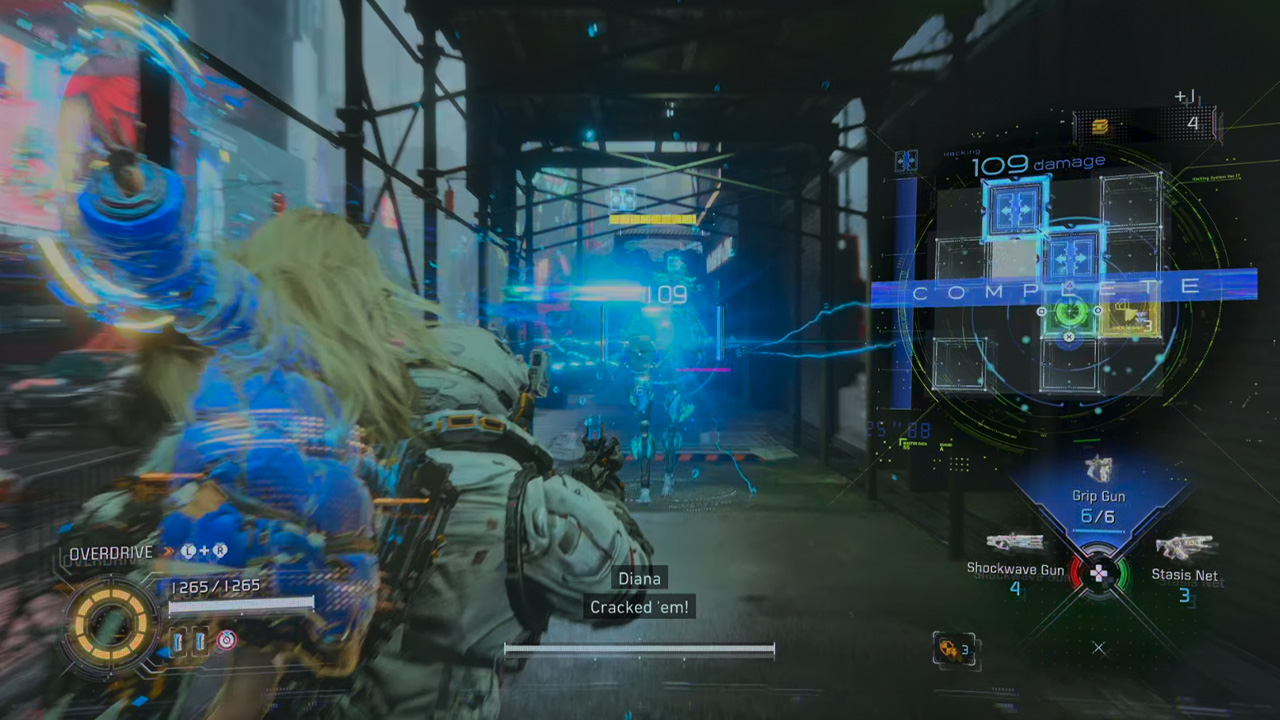Viewport: 1280px width, 720px height.
Task: Select the Grip Gun weapon
Action: point(1098,470)
